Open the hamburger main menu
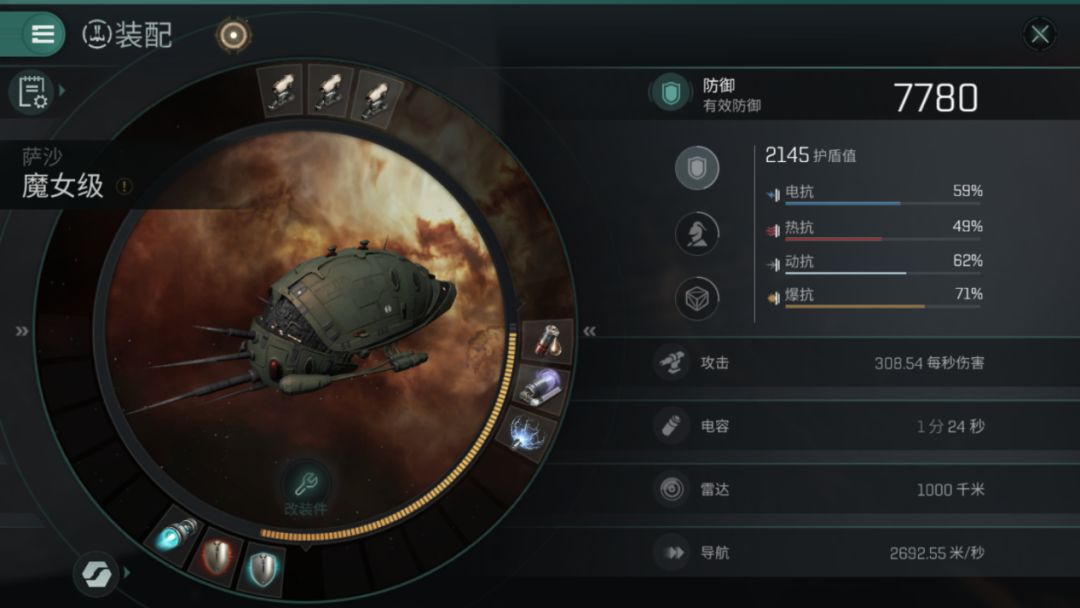Viewport: 1080px width, 608px height. [43, 34]
